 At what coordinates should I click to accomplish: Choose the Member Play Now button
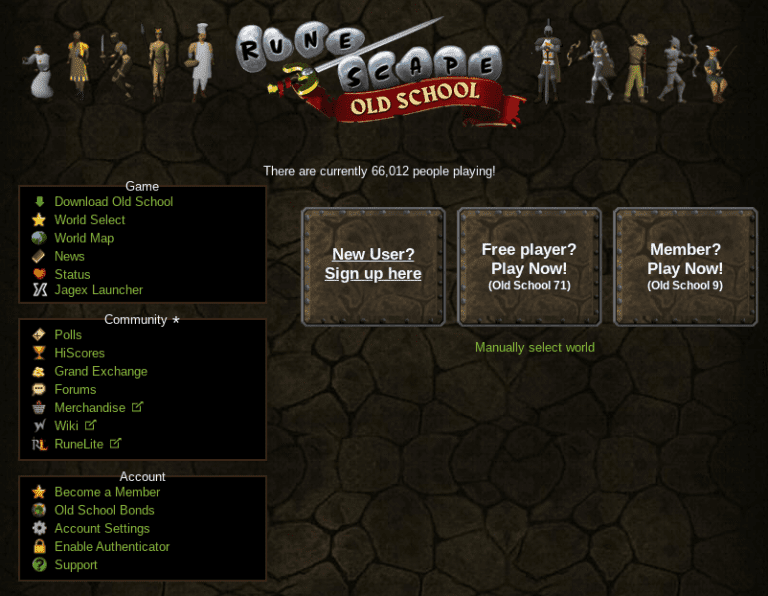click(x=685, y=266)
